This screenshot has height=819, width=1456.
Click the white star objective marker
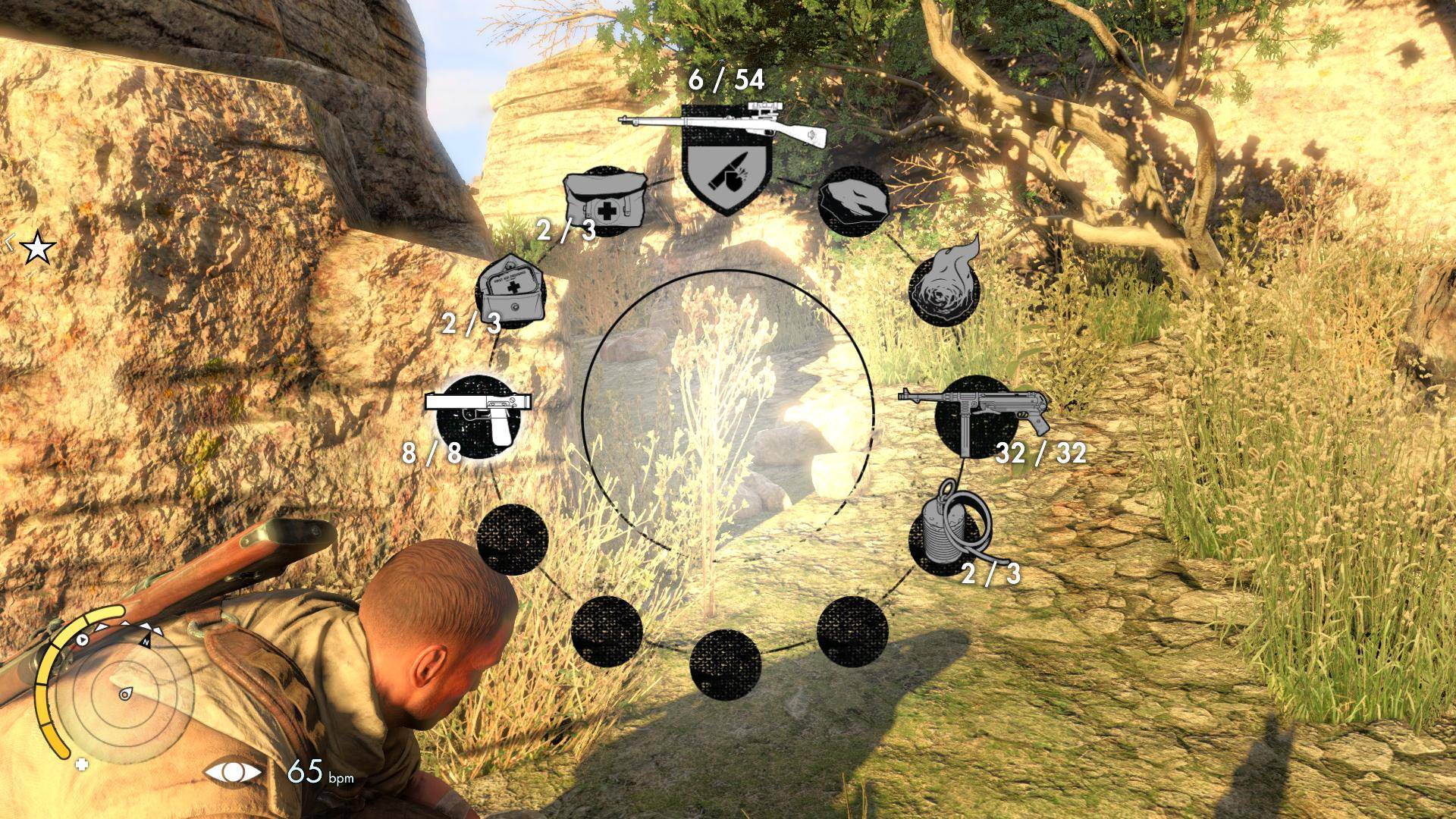pyautogui.click(x=37, y=249)
